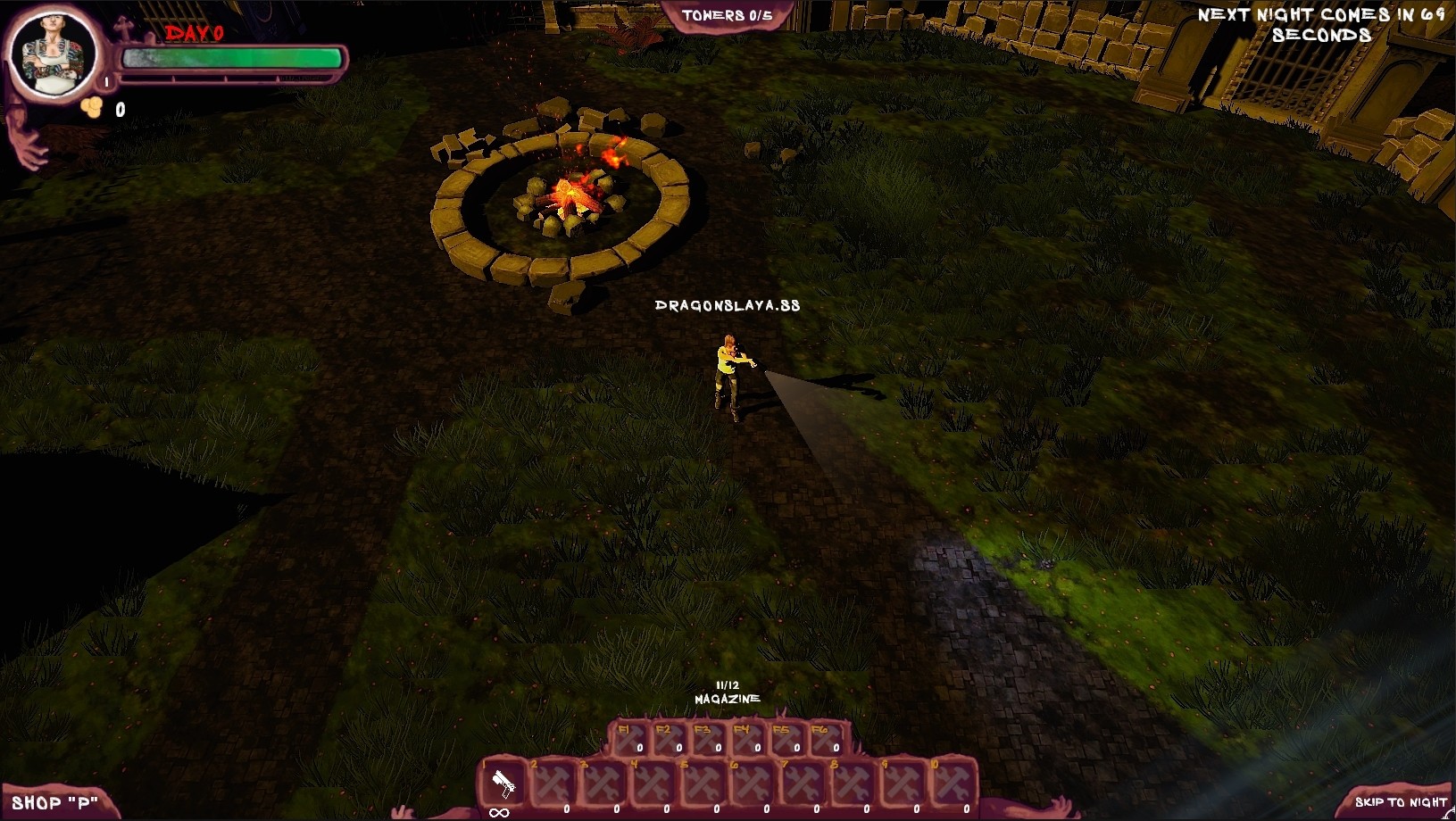Click the character portrait

point(55,55)
